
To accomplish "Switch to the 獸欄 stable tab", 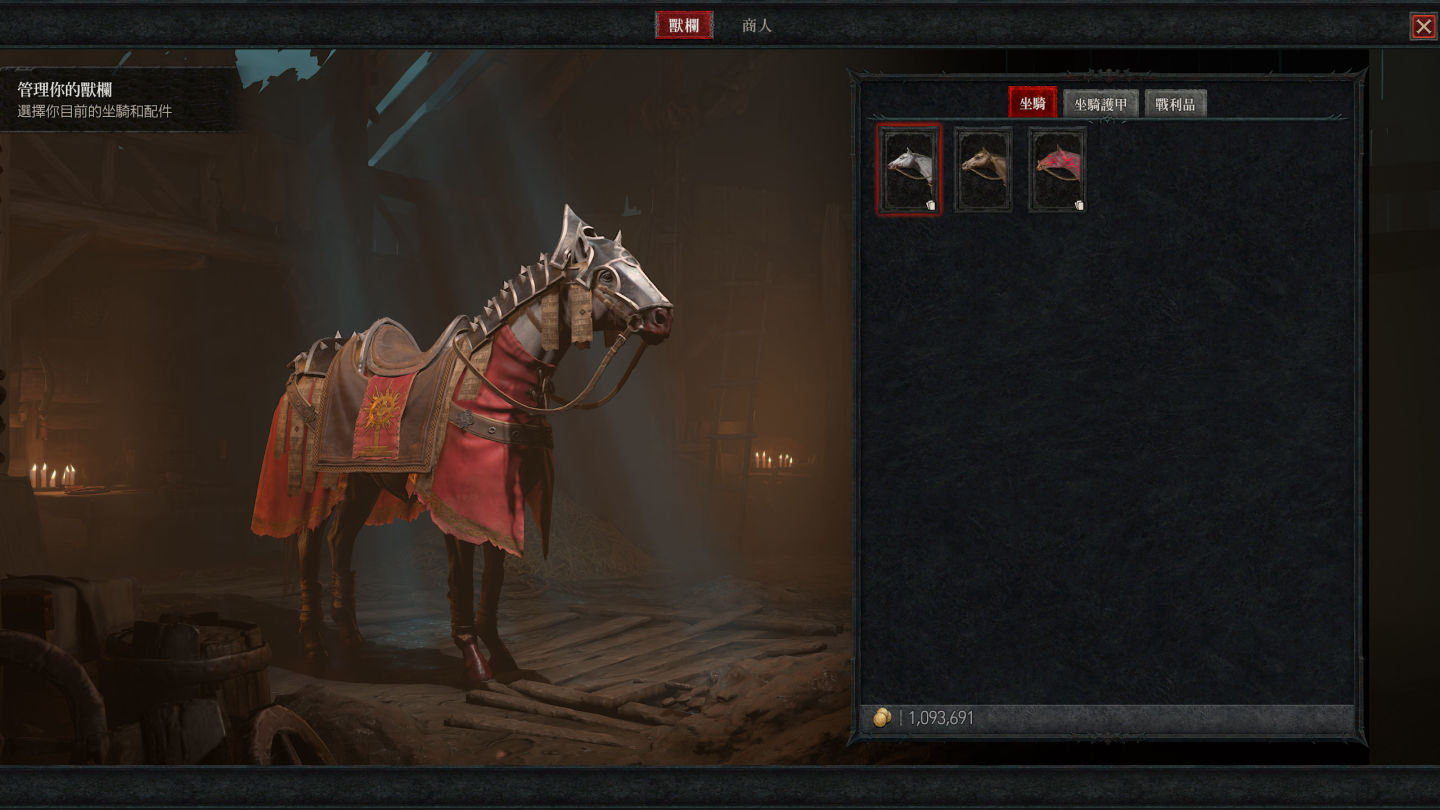I will pos(684,25).
